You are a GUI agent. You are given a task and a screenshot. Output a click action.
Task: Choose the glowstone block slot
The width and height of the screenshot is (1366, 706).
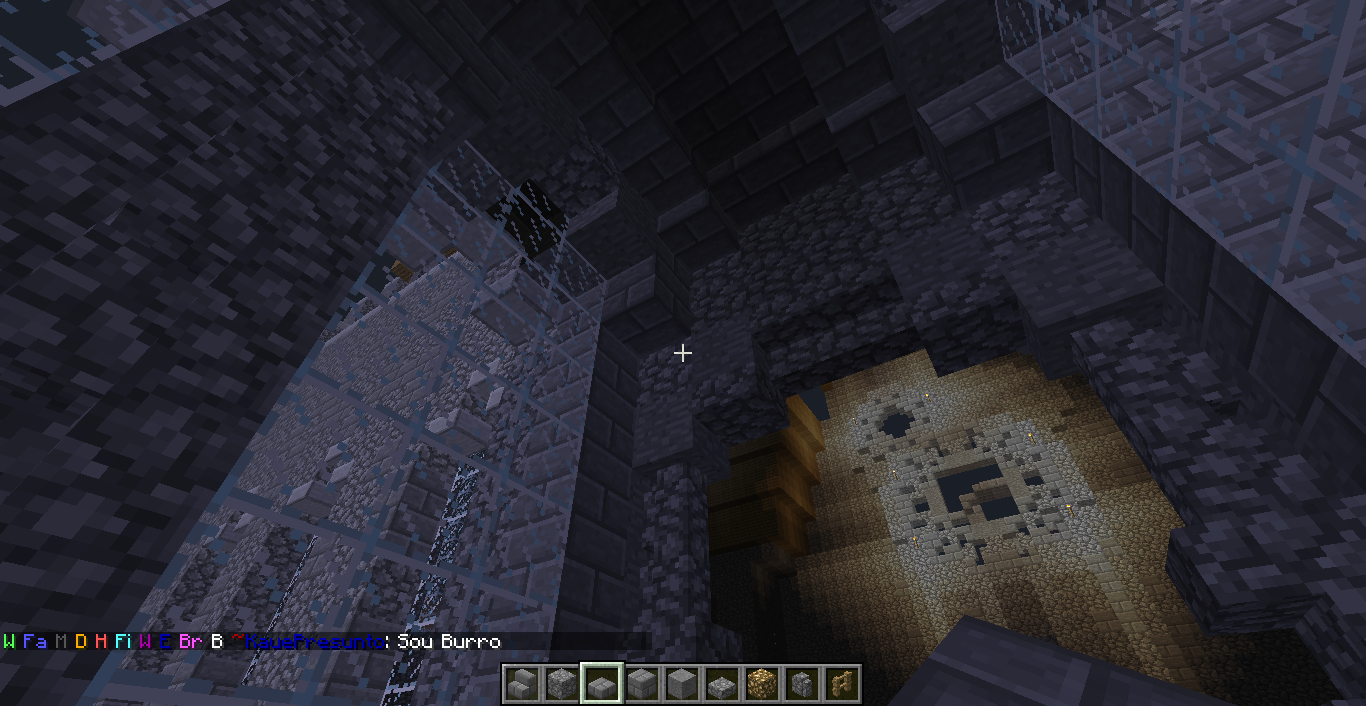pos(761,684)
